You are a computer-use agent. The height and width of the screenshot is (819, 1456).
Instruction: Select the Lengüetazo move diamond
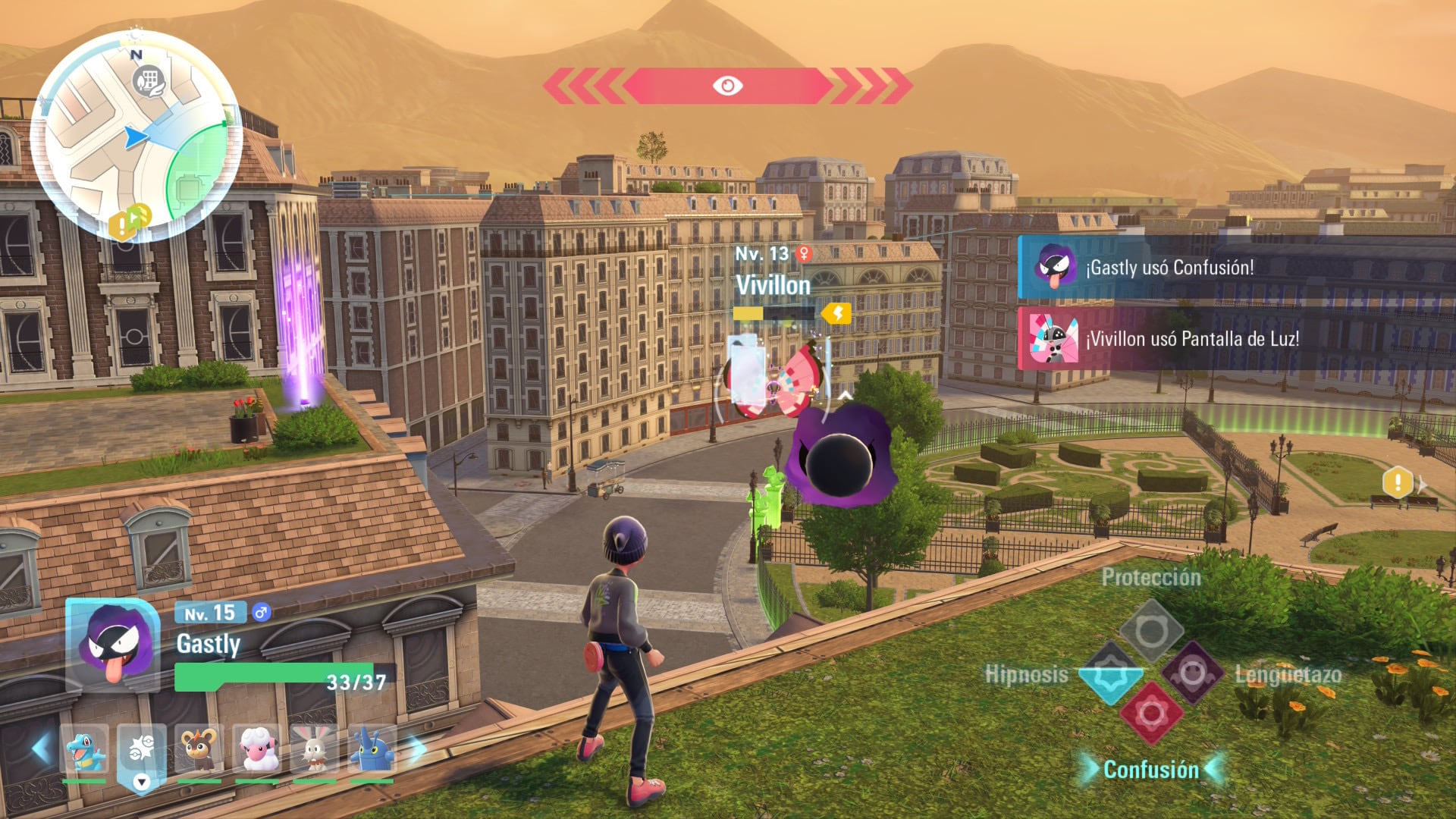point(1193,673)
